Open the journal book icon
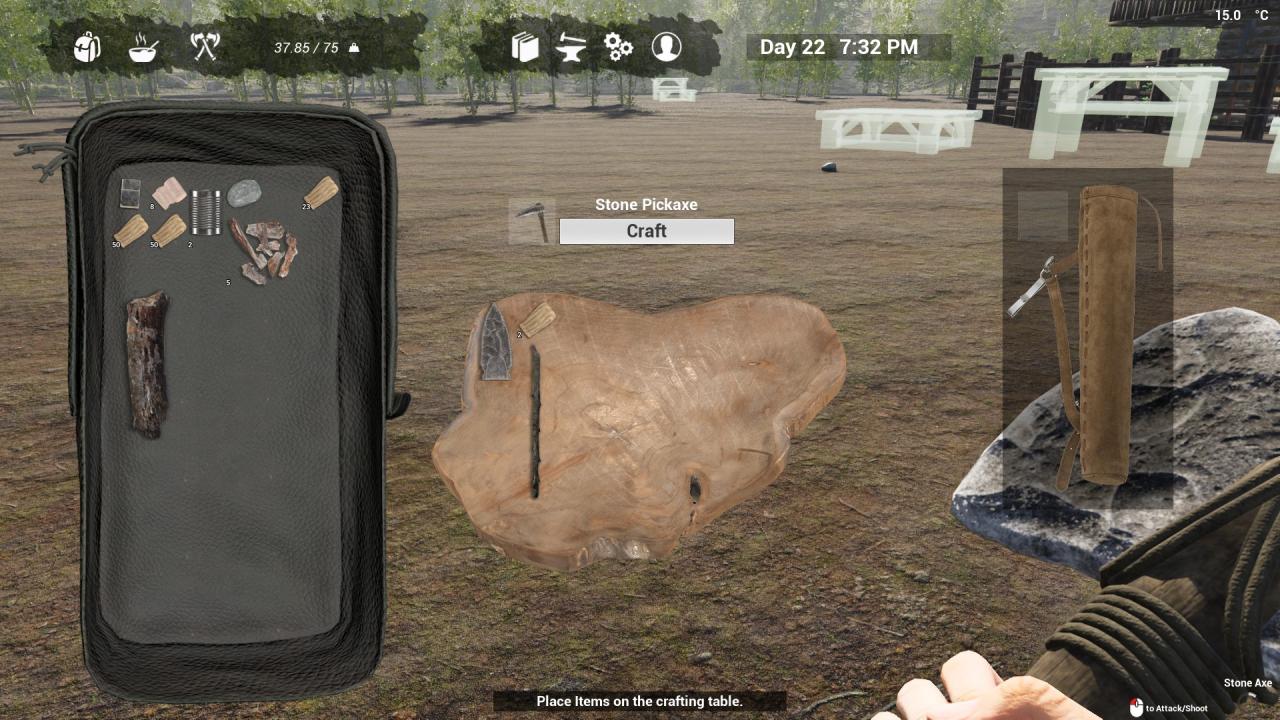 coord(525,47)
